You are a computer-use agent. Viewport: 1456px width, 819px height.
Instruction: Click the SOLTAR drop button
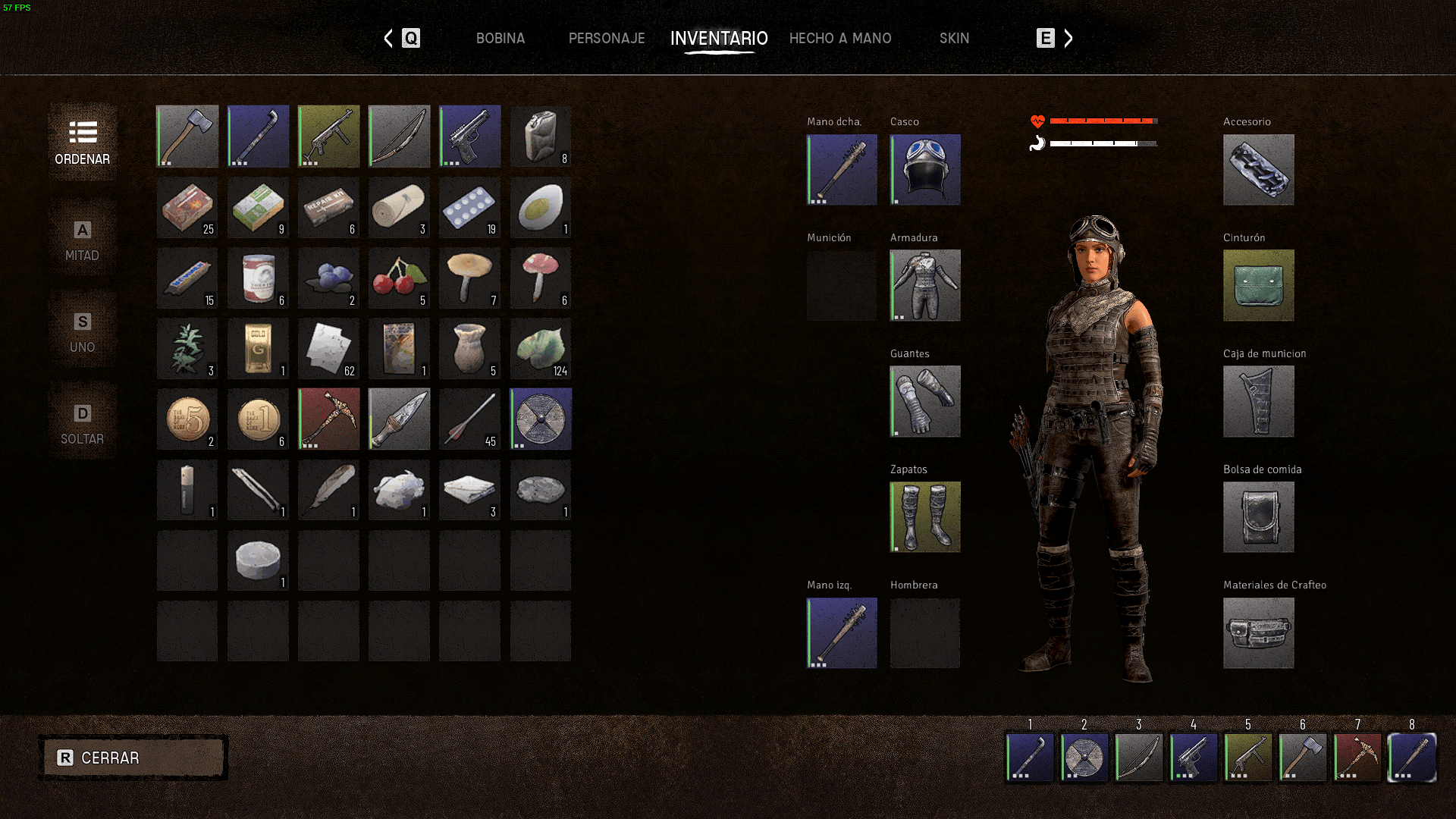[x=83, y=425]
